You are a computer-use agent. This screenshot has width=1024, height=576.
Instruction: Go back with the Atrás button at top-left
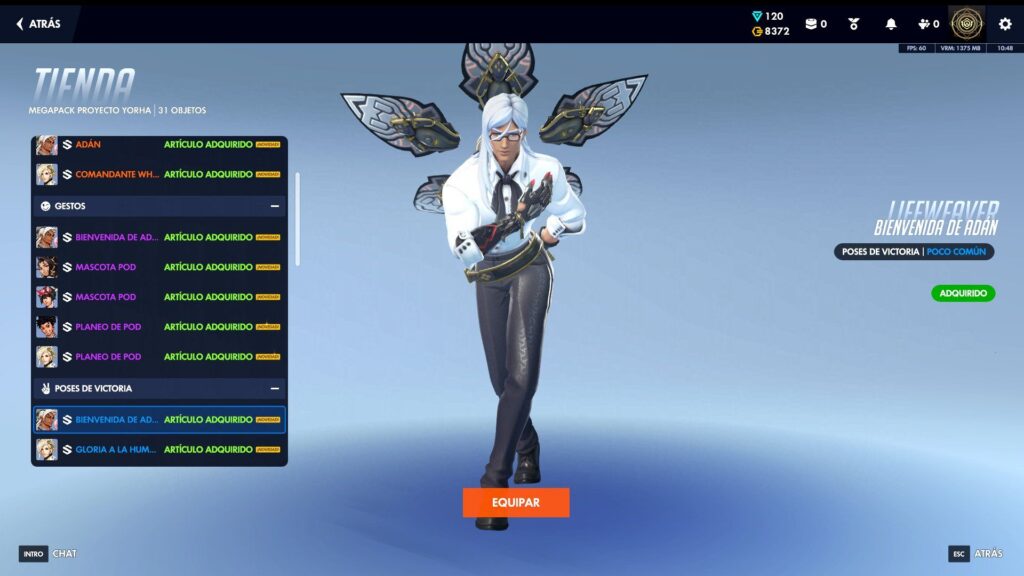click(38, 24)
